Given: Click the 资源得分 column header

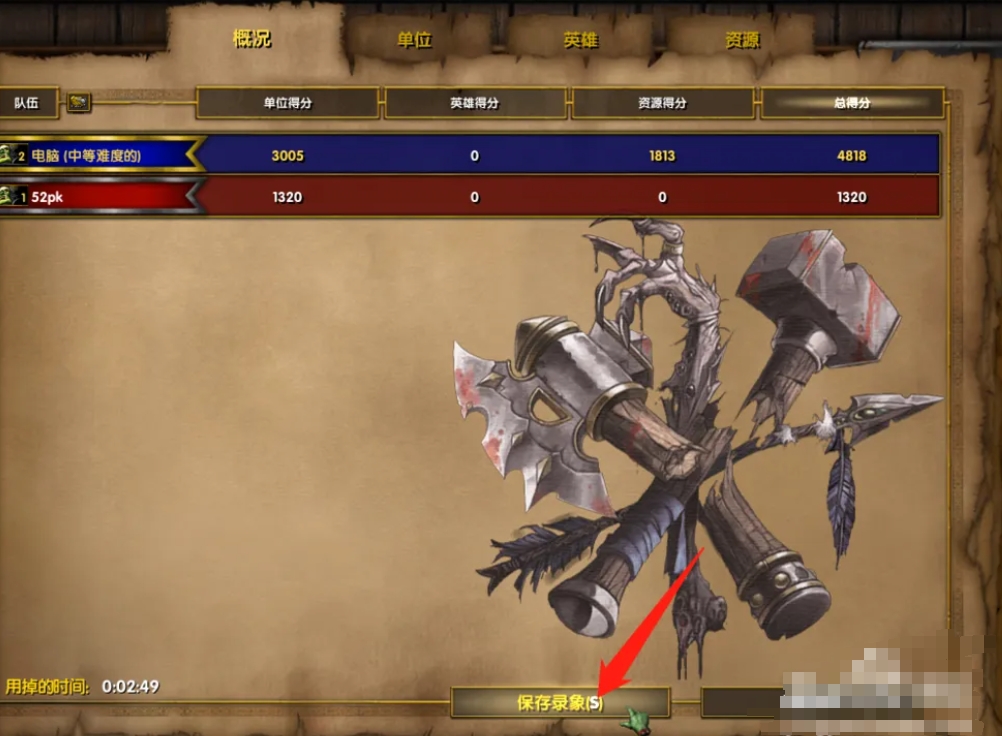Looking at the screenshot, I should tap(662, 103).
